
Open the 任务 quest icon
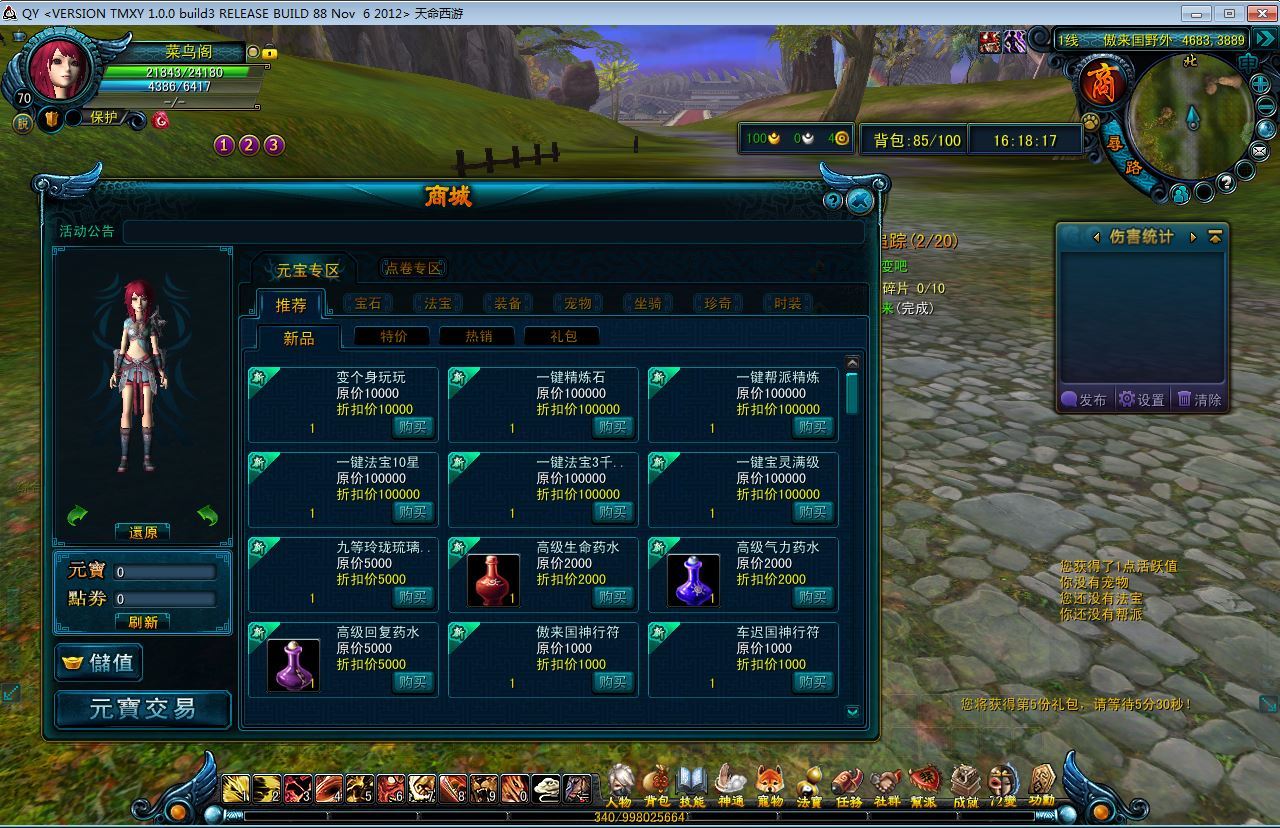[x=848, y=783]
